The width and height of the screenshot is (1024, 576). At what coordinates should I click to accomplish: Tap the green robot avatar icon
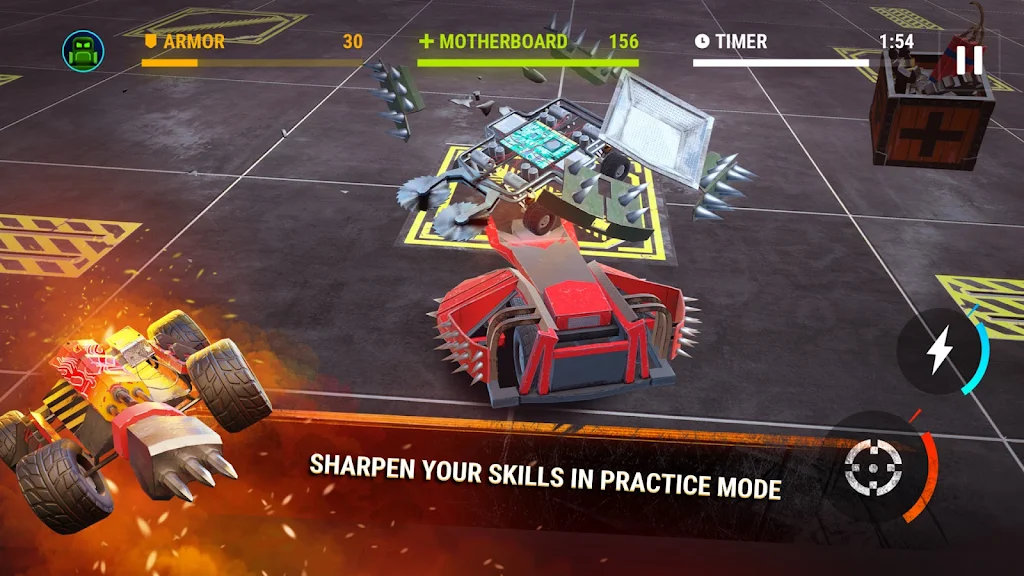[x=83, y=52]
